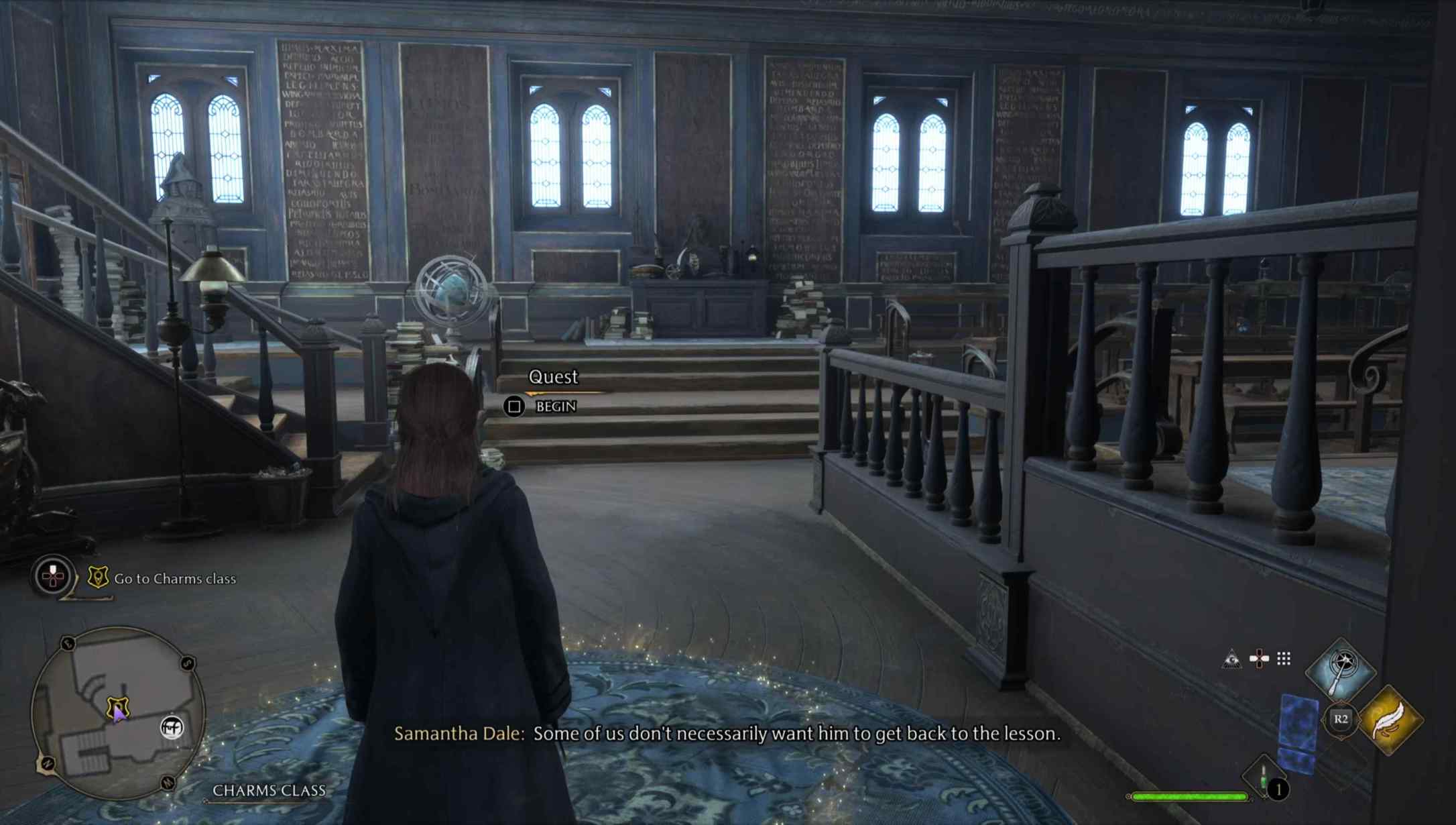Click the N compass letter on the minimap
This screenshot has height=825, width=1456.
coord(48,763)
